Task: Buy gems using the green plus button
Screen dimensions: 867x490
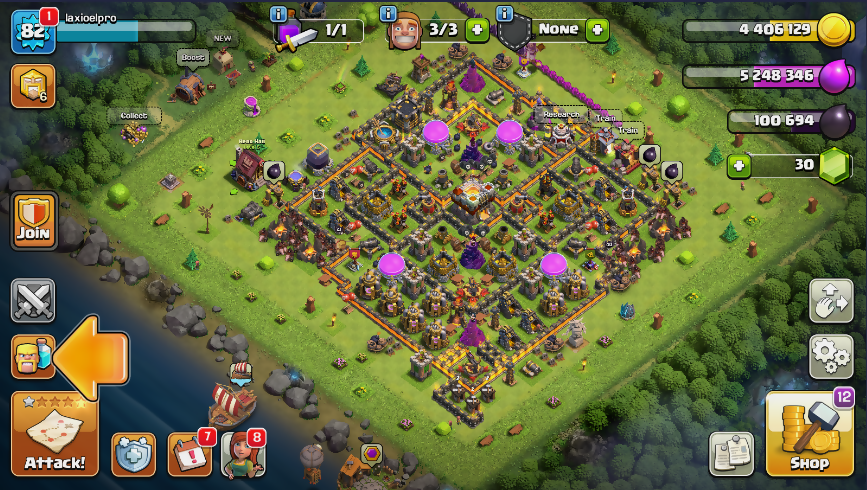Action: pos(739,166)
